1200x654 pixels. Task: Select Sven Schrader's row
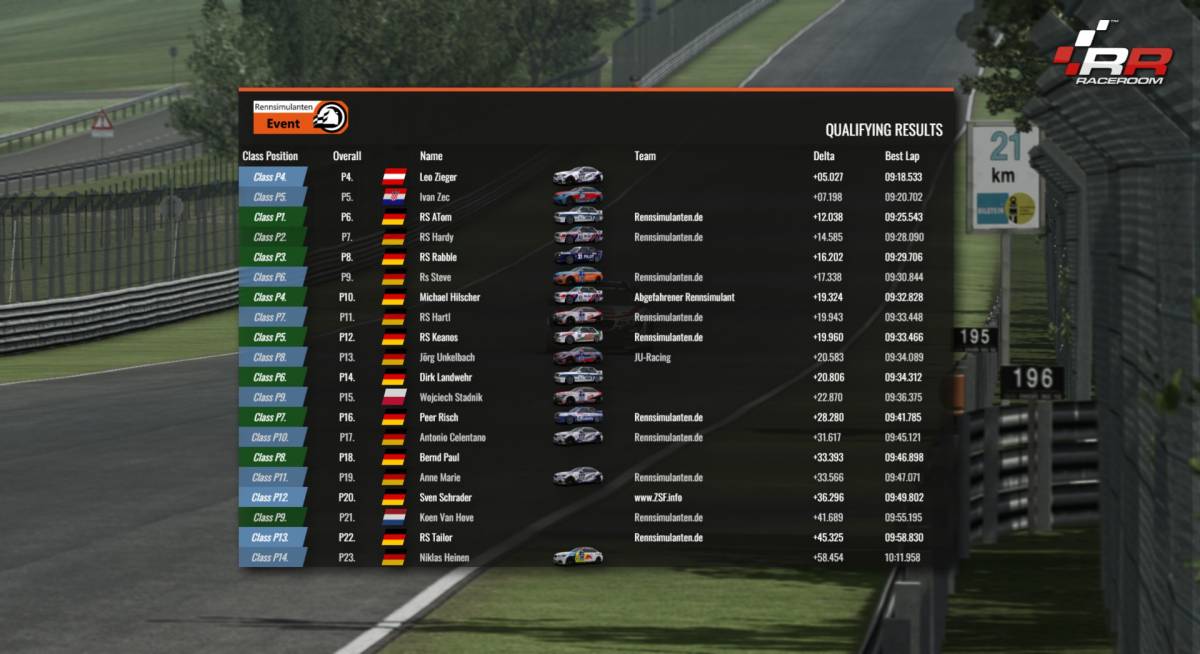445,497
